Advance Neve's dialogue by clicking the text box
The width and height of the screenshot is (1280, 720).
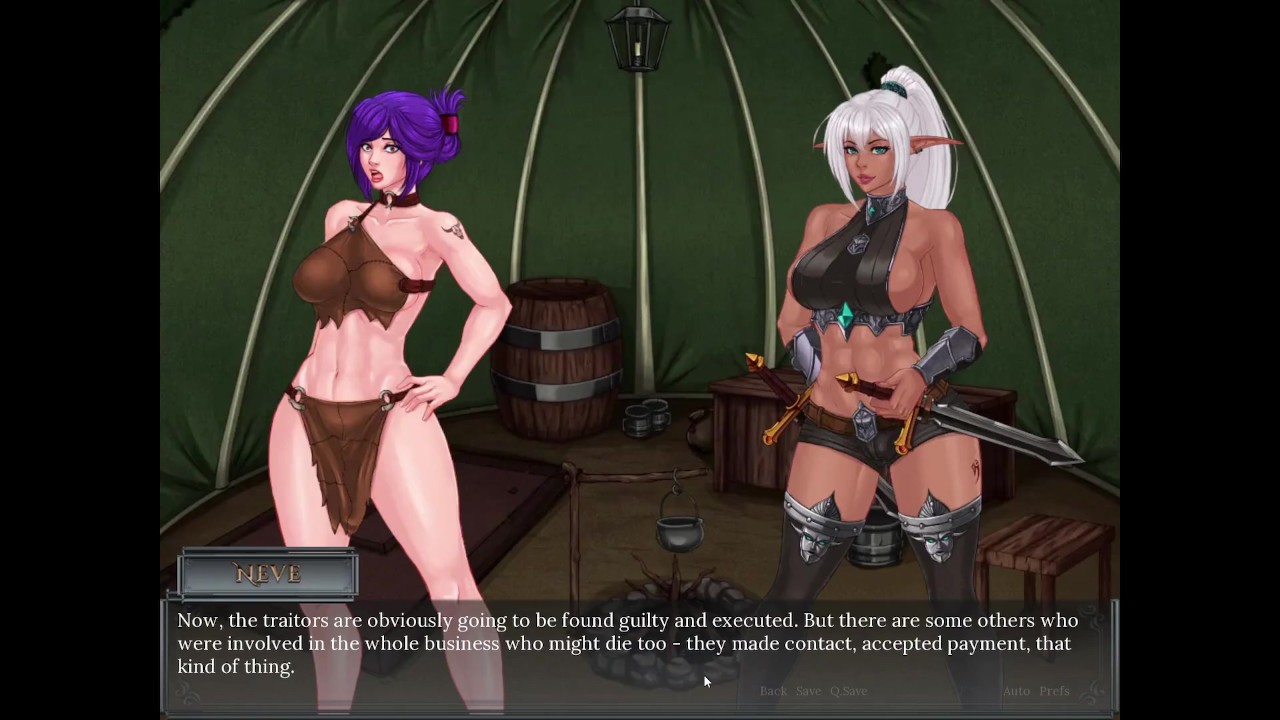628,643
